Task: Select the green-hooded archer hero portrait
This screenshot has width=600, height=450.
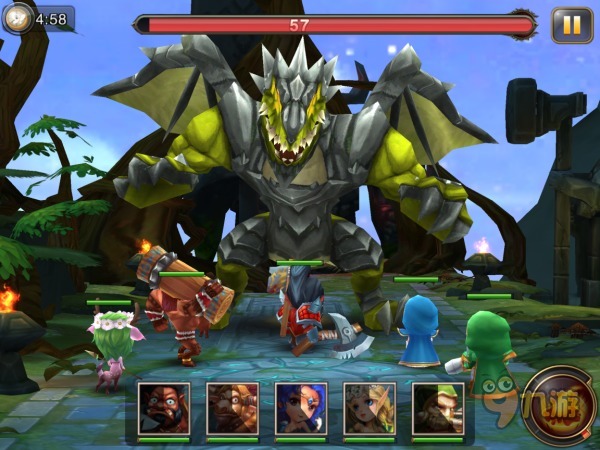Action: coord(437,408)
